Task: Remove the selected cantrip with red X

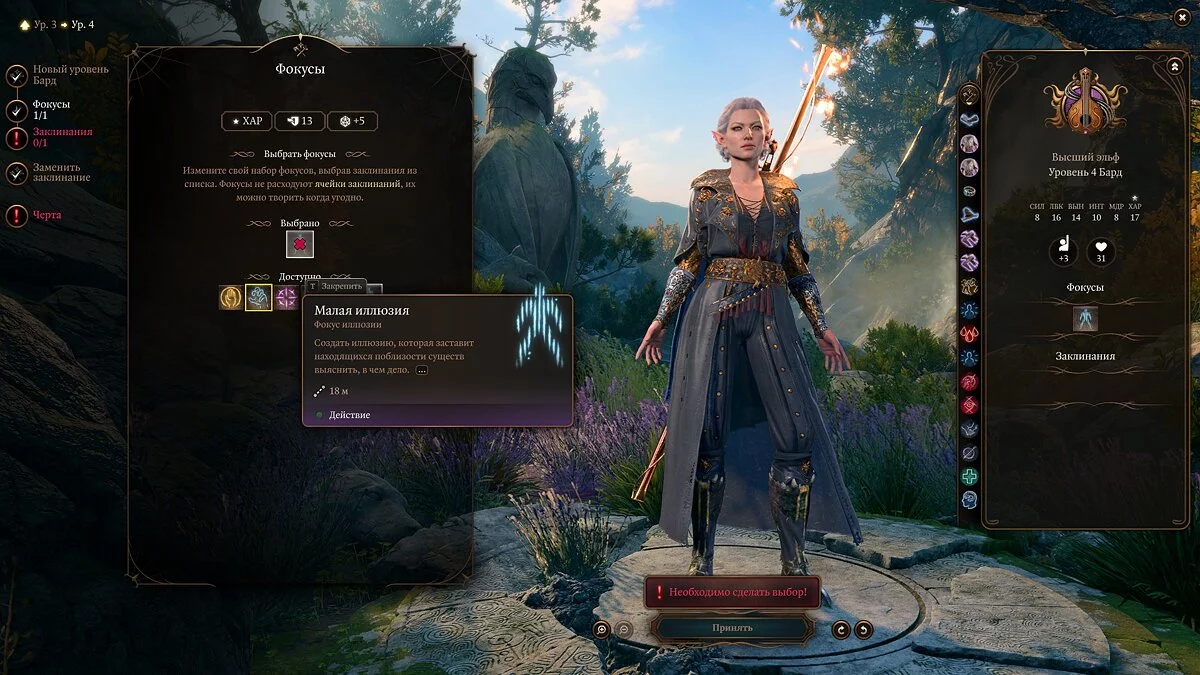Action: 300,244
